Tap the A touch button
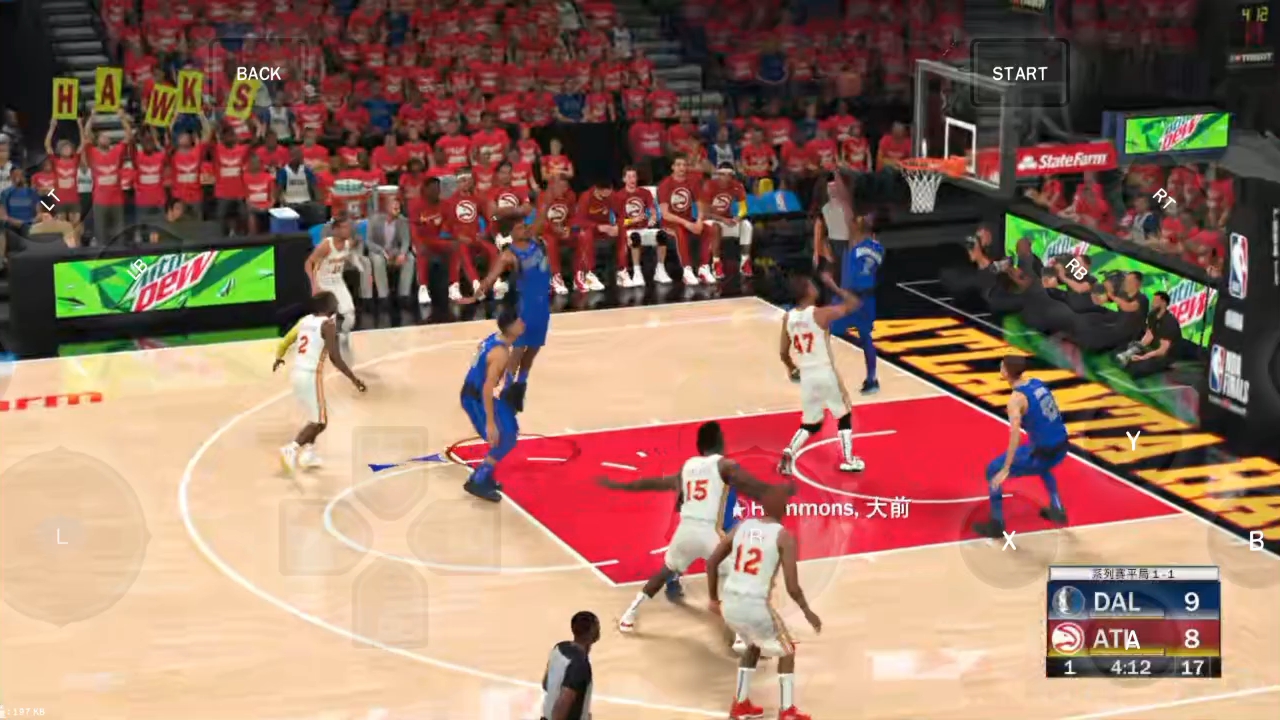Image resolution: width=1280 pixels, height=720 pixels. 1132,640
